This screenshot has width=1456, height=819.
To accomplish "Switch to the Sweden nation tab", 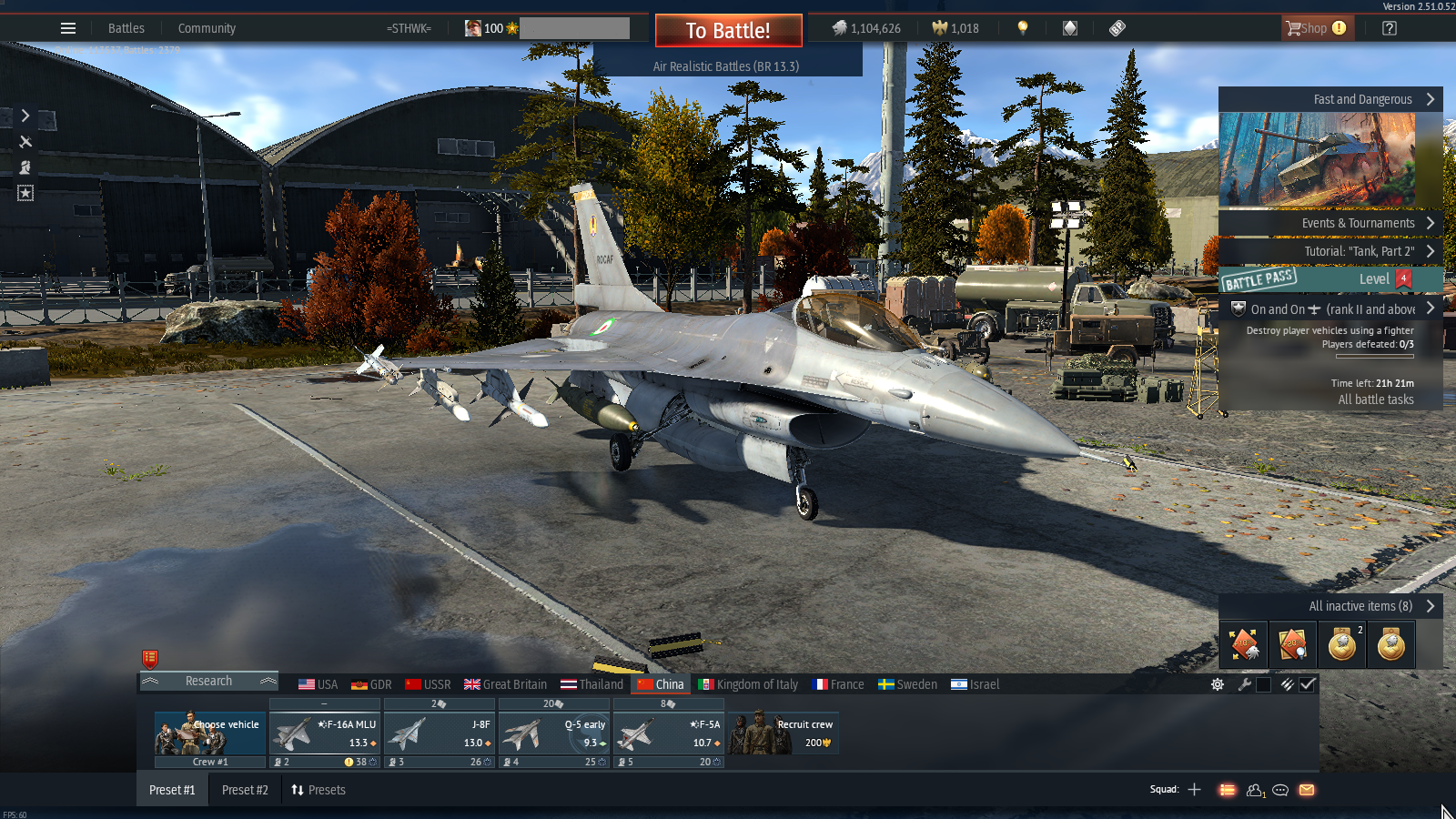I will click(907, 684).
